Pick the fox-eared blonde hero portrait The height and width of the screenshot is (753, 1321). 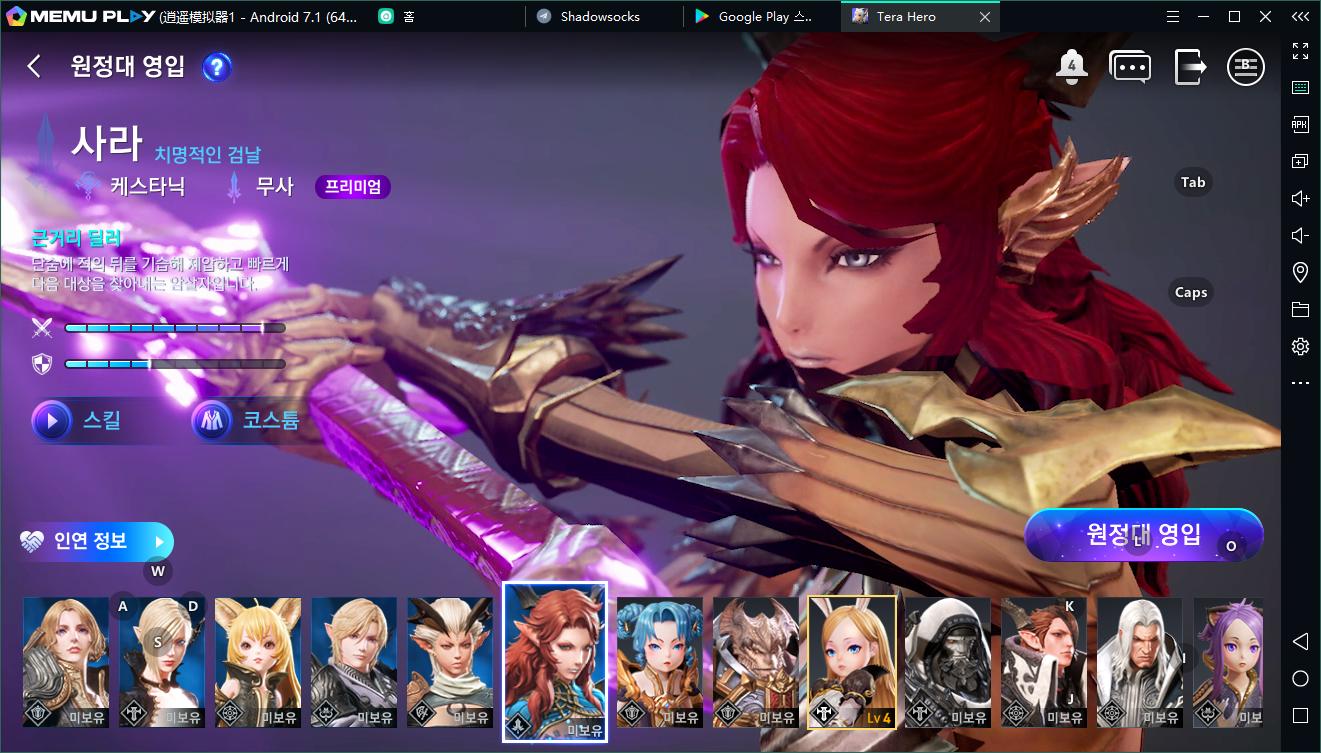point(258,662)
